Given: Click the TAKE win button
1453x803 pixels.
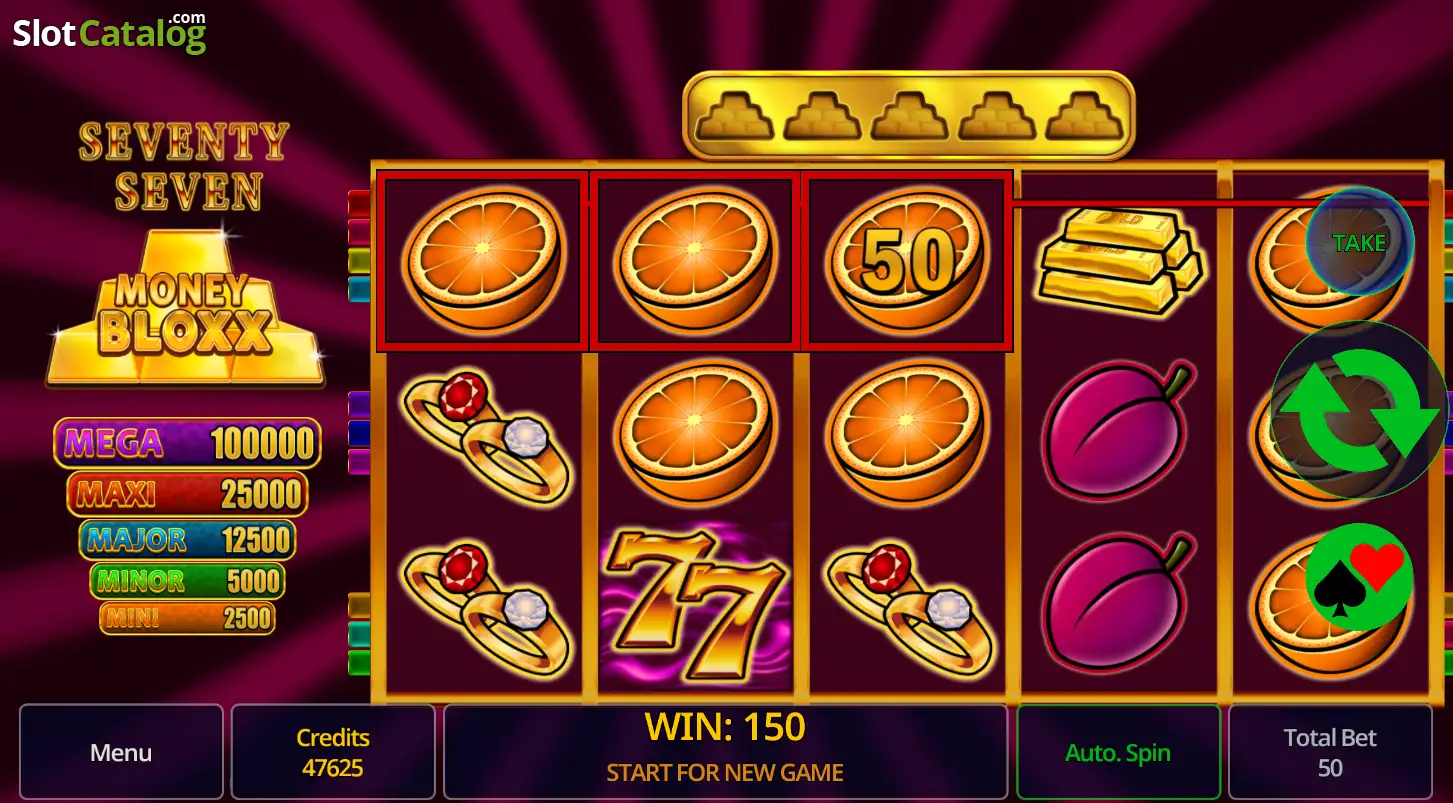Looking at the screenshot, I should click(x=1359, y=242).
